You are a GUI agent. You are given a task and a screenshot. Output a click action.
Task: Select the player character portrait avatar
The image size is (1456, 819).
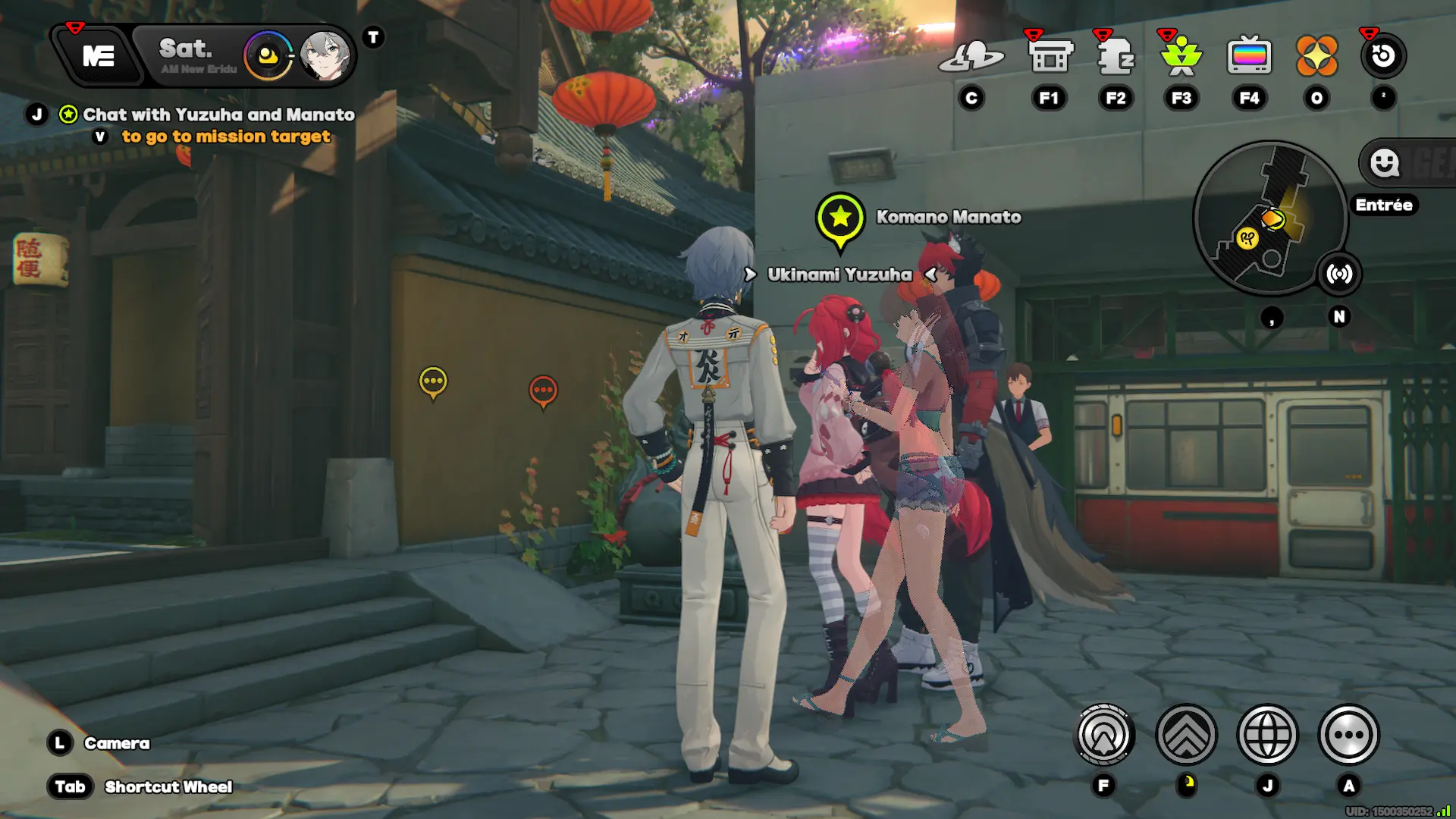pyautogui.click(x=325, y=56)
